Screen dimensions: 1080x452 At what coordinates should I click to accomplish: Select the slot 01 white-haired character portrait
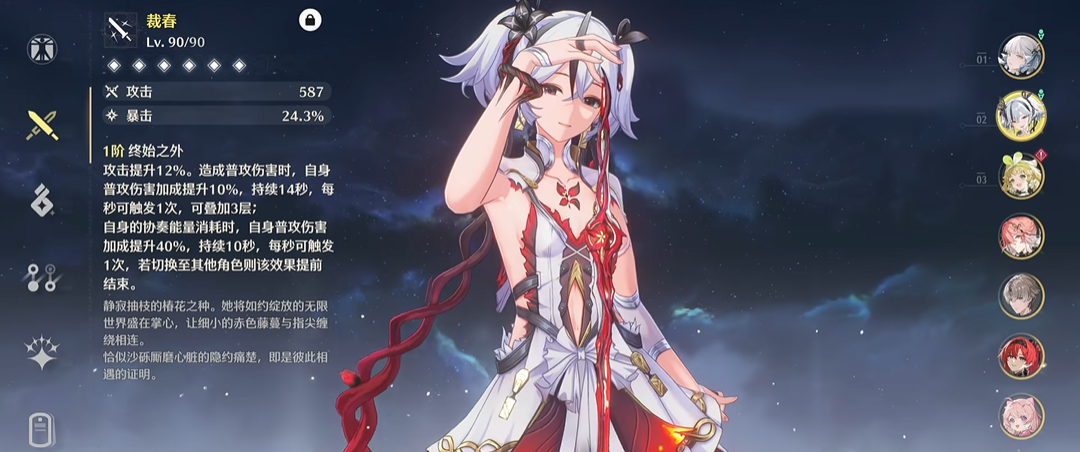click(1021, 56)
